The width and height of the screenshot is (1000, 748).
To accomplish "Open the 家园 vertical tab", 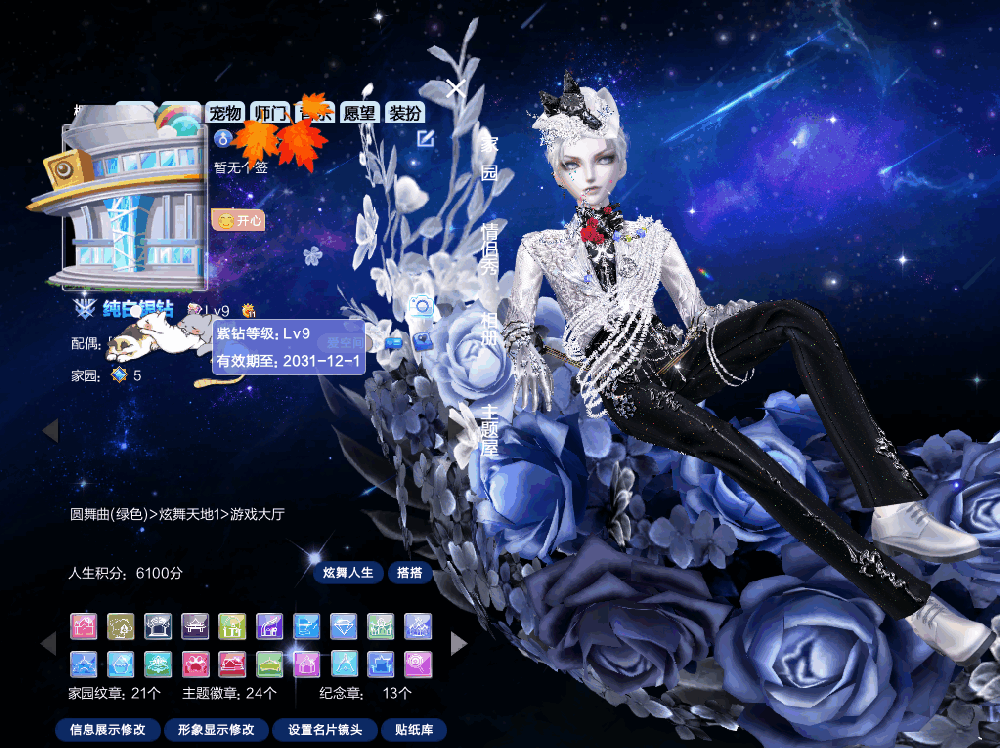I will tap(489, 157).
